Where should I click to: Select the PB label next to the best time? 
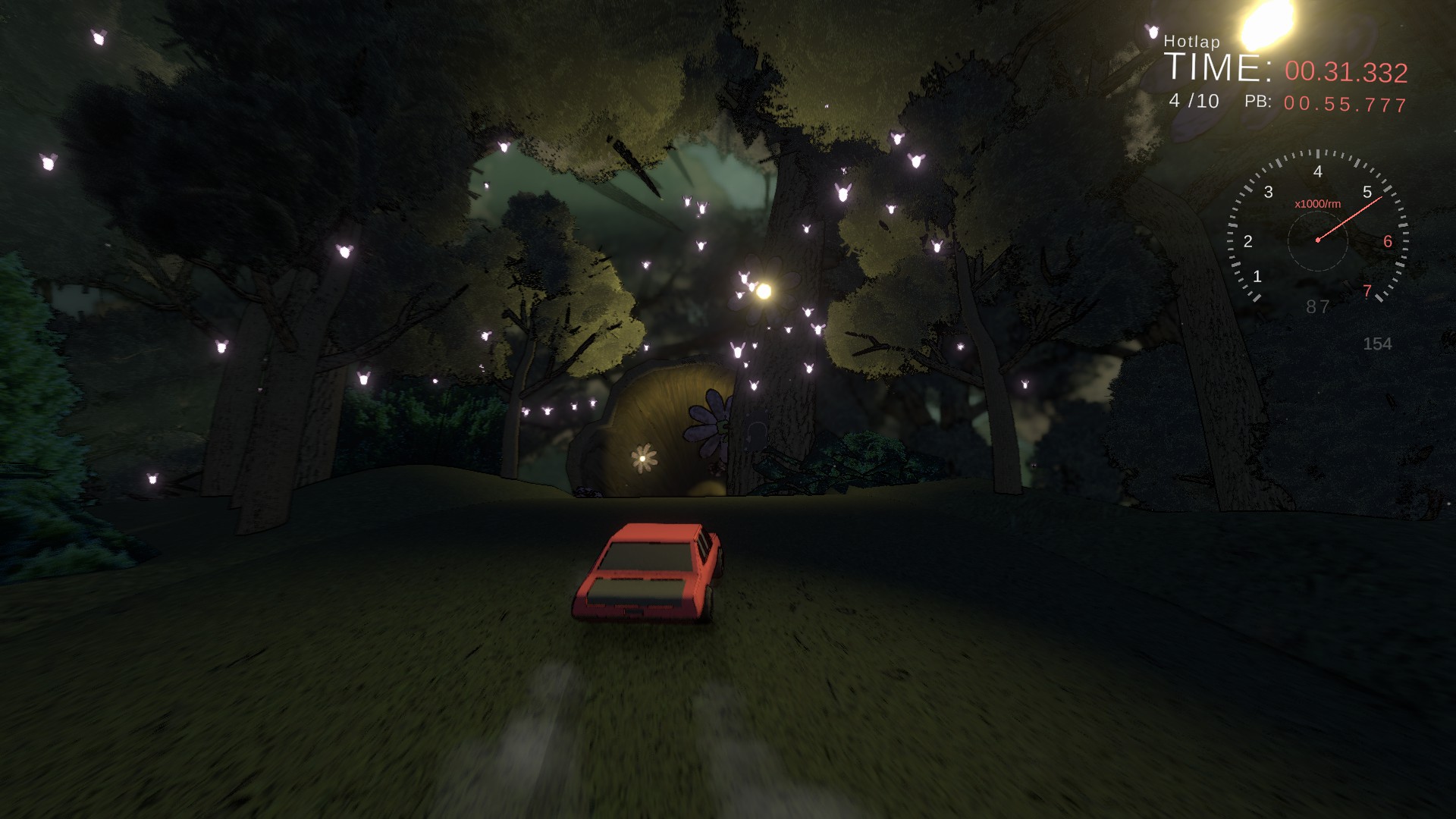click(1259, 101)
